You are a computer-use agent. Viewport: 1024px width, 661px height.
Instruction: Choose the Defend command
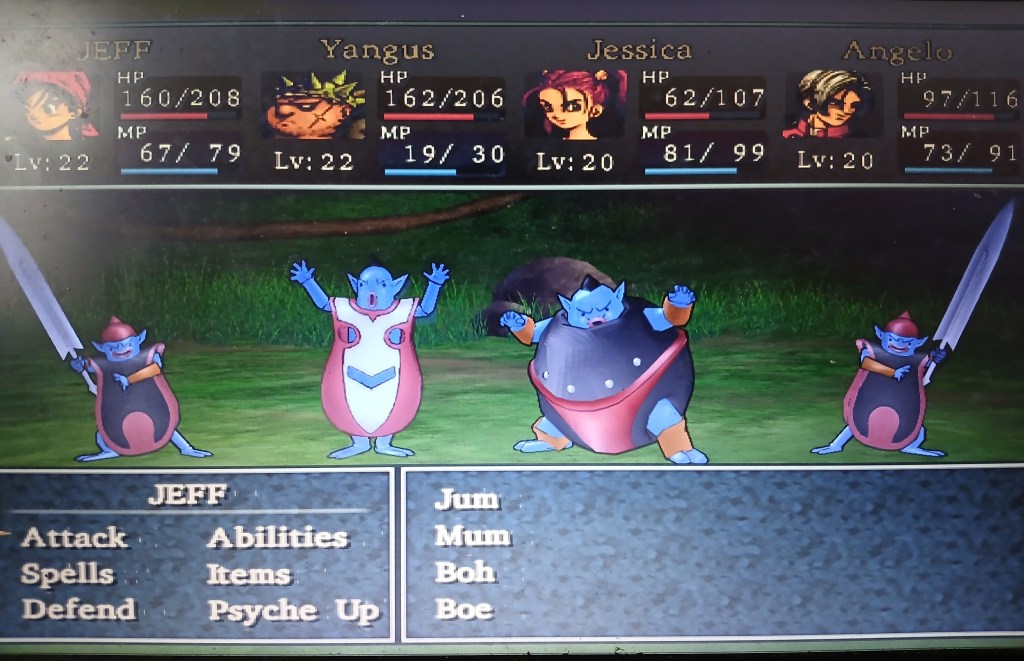(x=78, y=610)
